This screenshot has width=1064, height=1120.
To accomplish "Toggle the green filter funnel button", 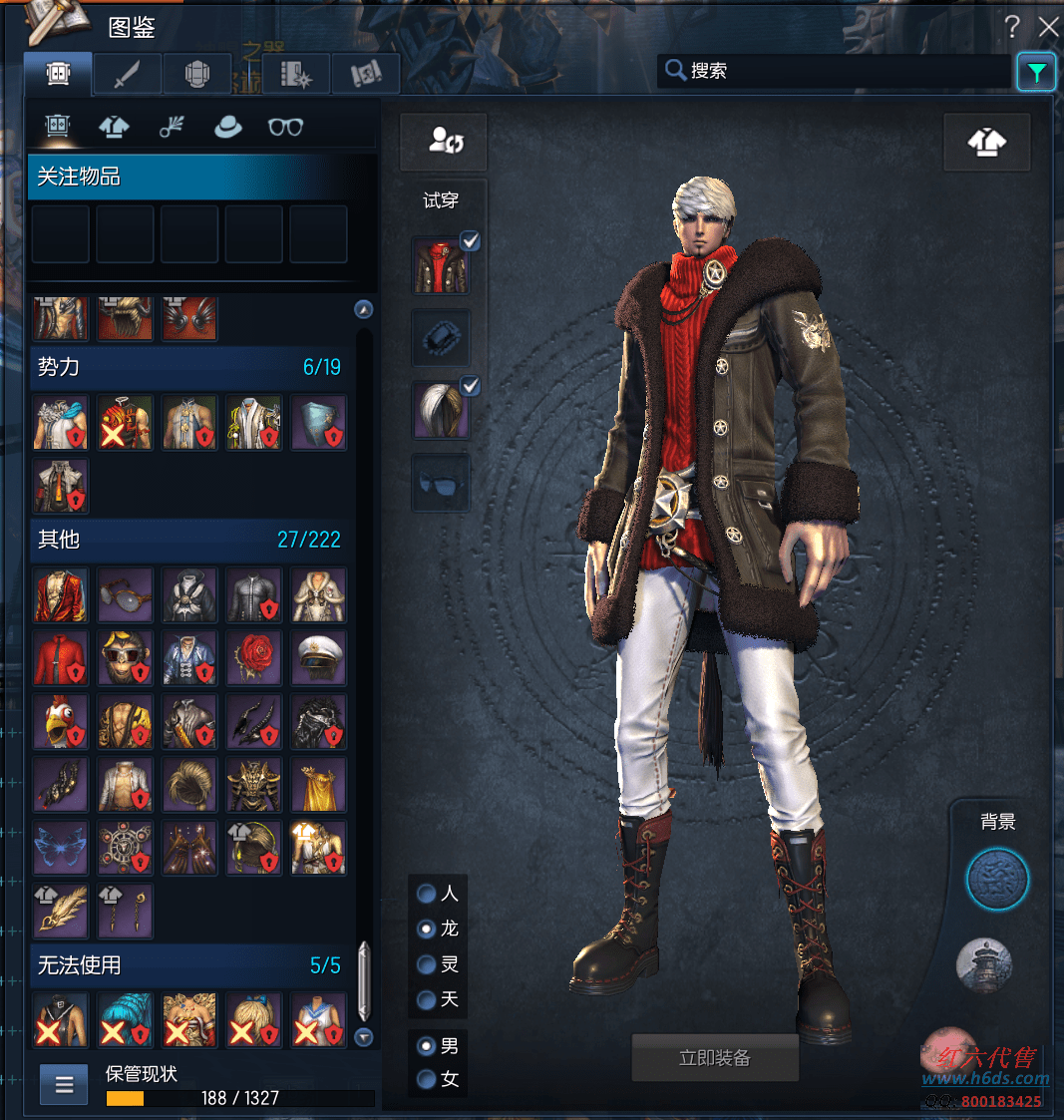I will (1036, 72).
